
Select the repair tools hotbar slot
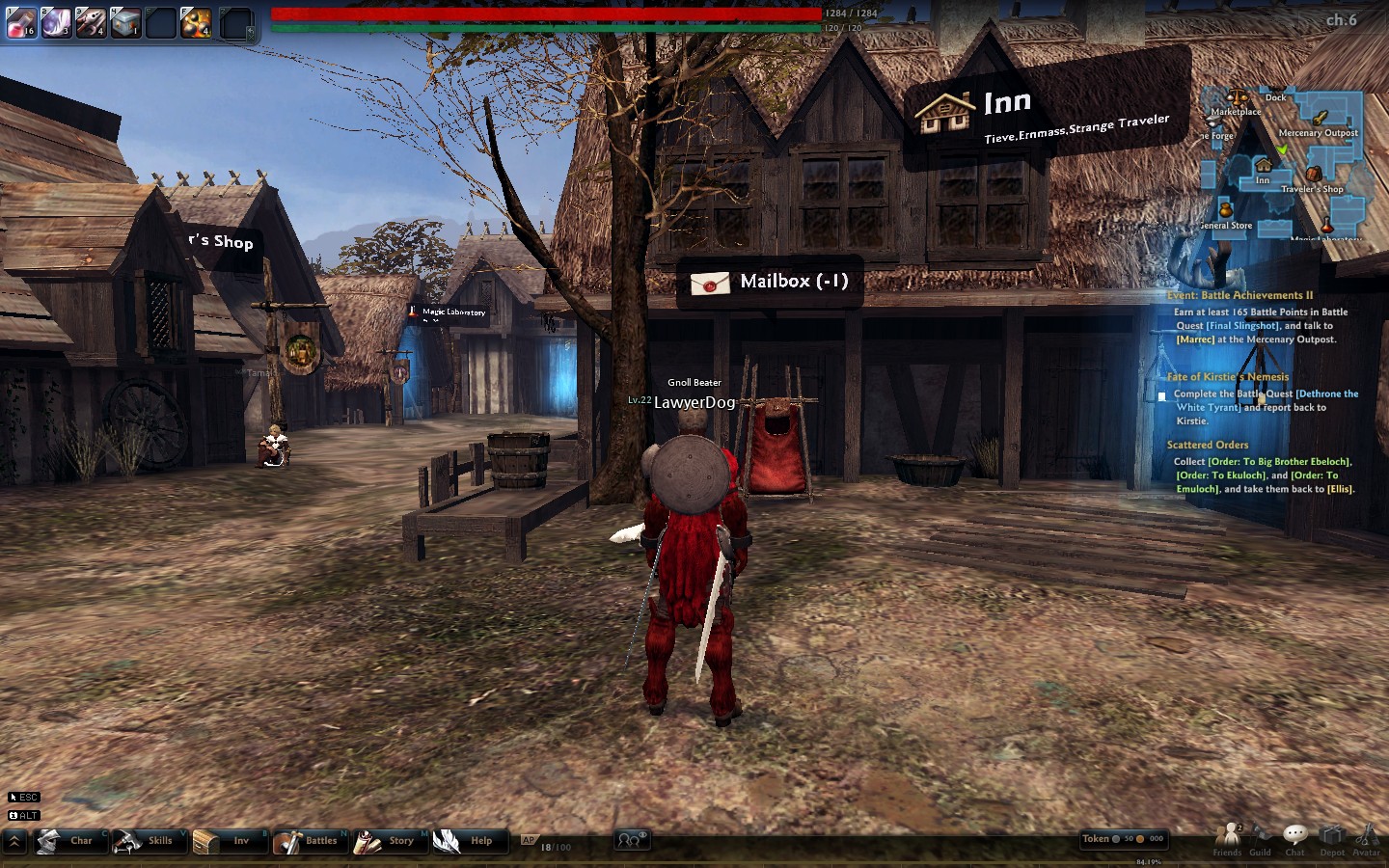(x=91, y=21)
